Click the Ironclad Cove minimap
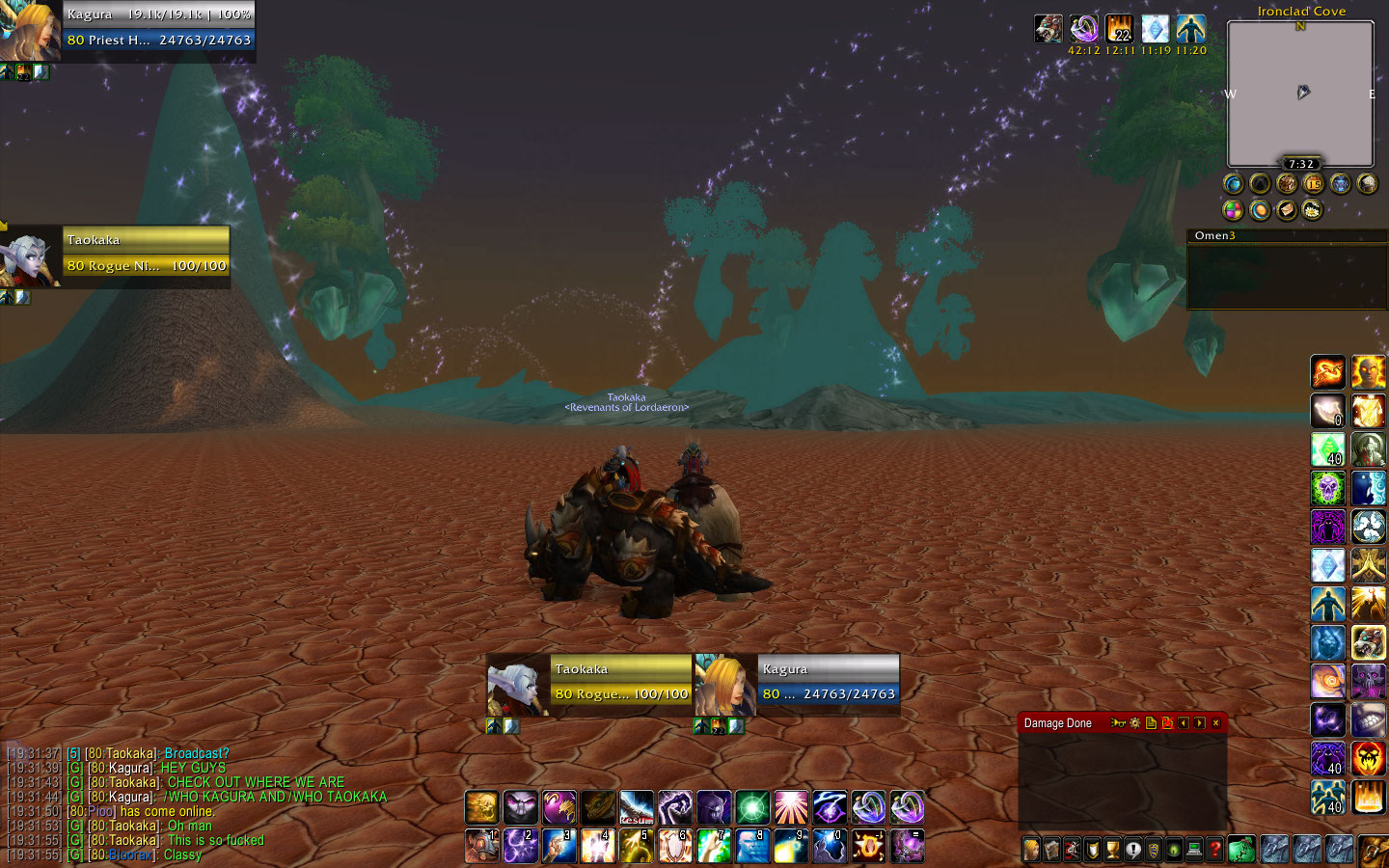 click(1299, 94)
